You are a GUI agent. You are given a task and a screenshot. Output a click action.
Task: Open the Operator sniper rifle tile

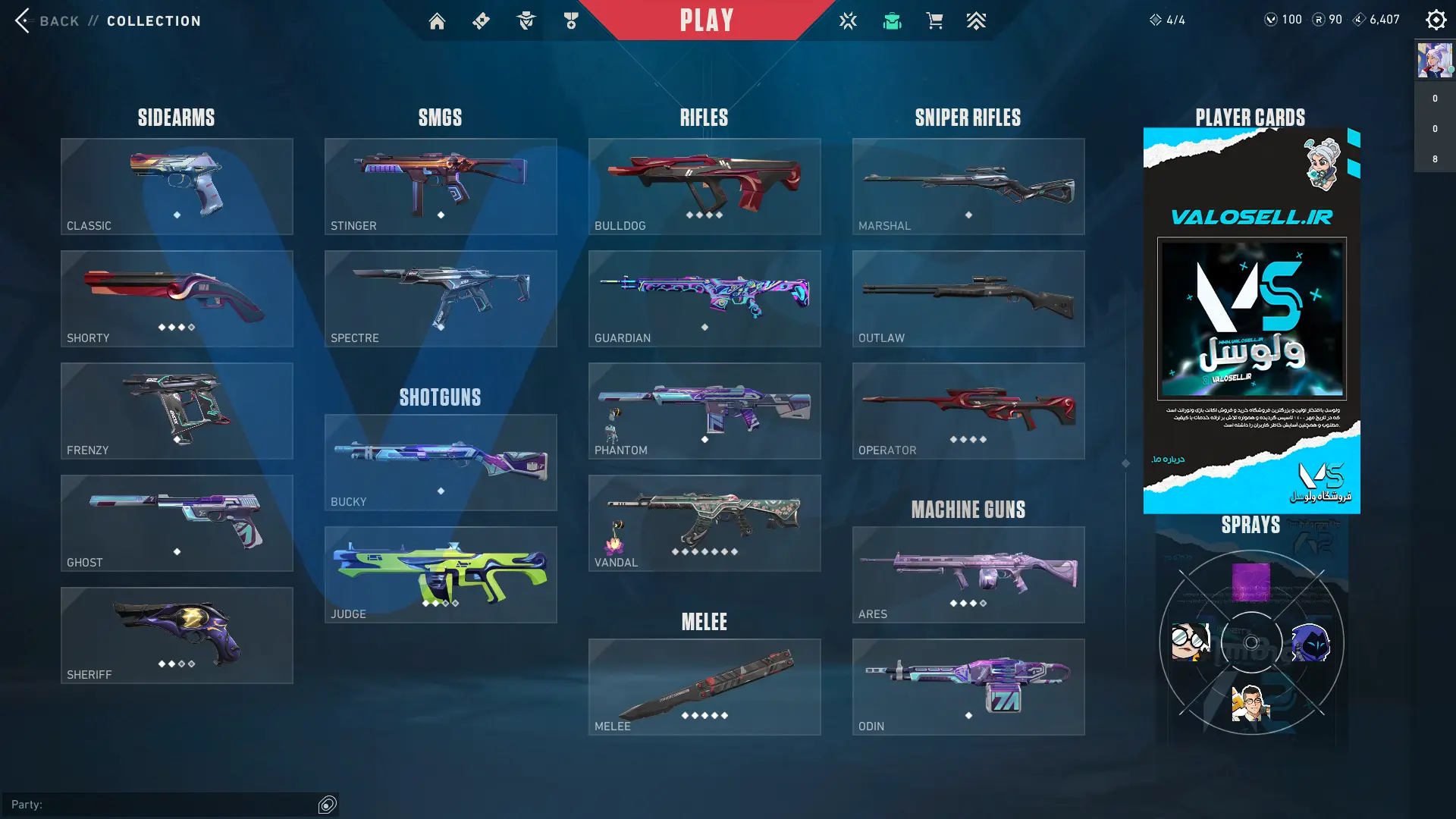(968, 411)
